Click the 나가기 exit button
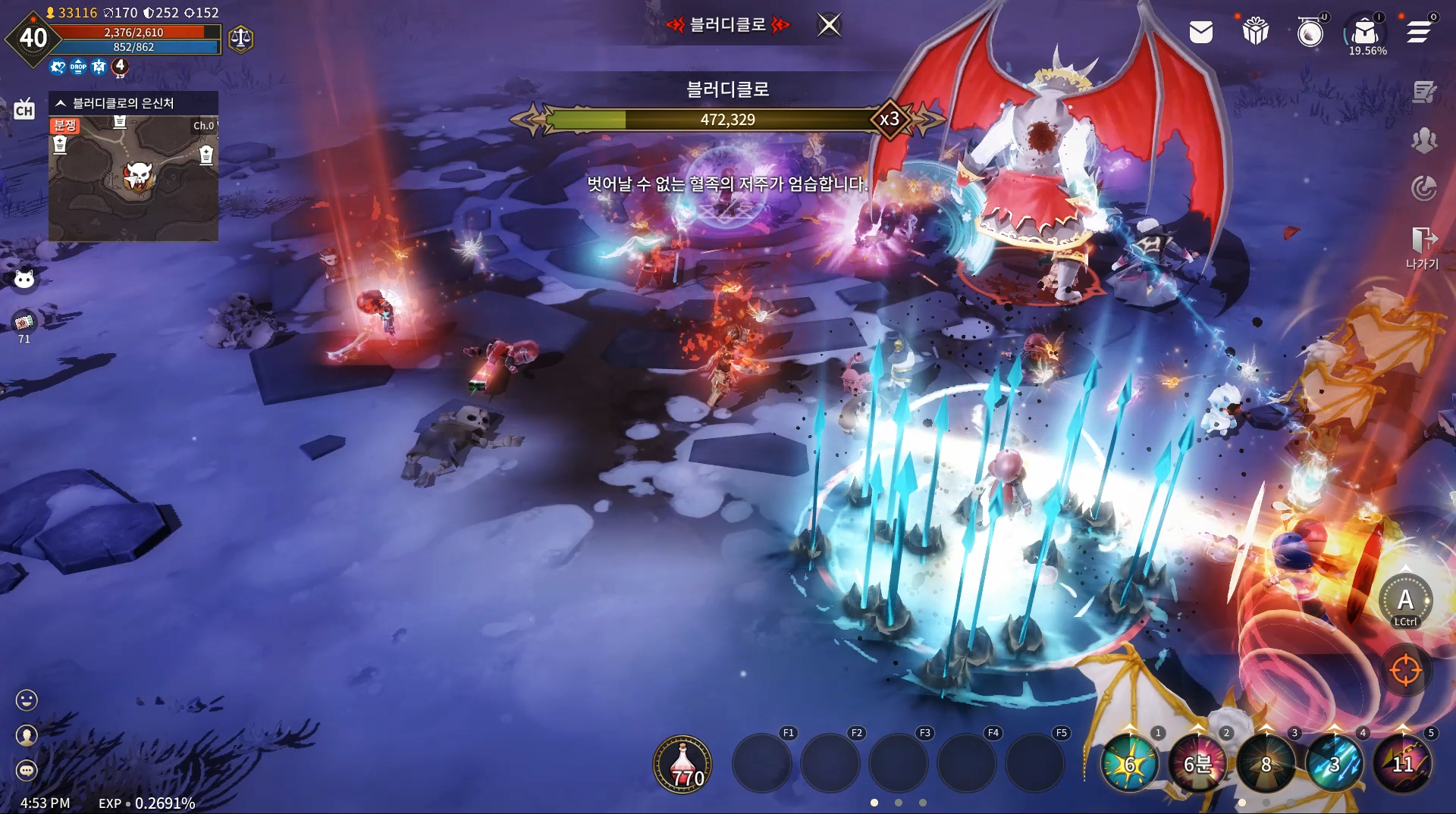Image resolution: width=1456 pixels, height=814 pixels. 1423,248
